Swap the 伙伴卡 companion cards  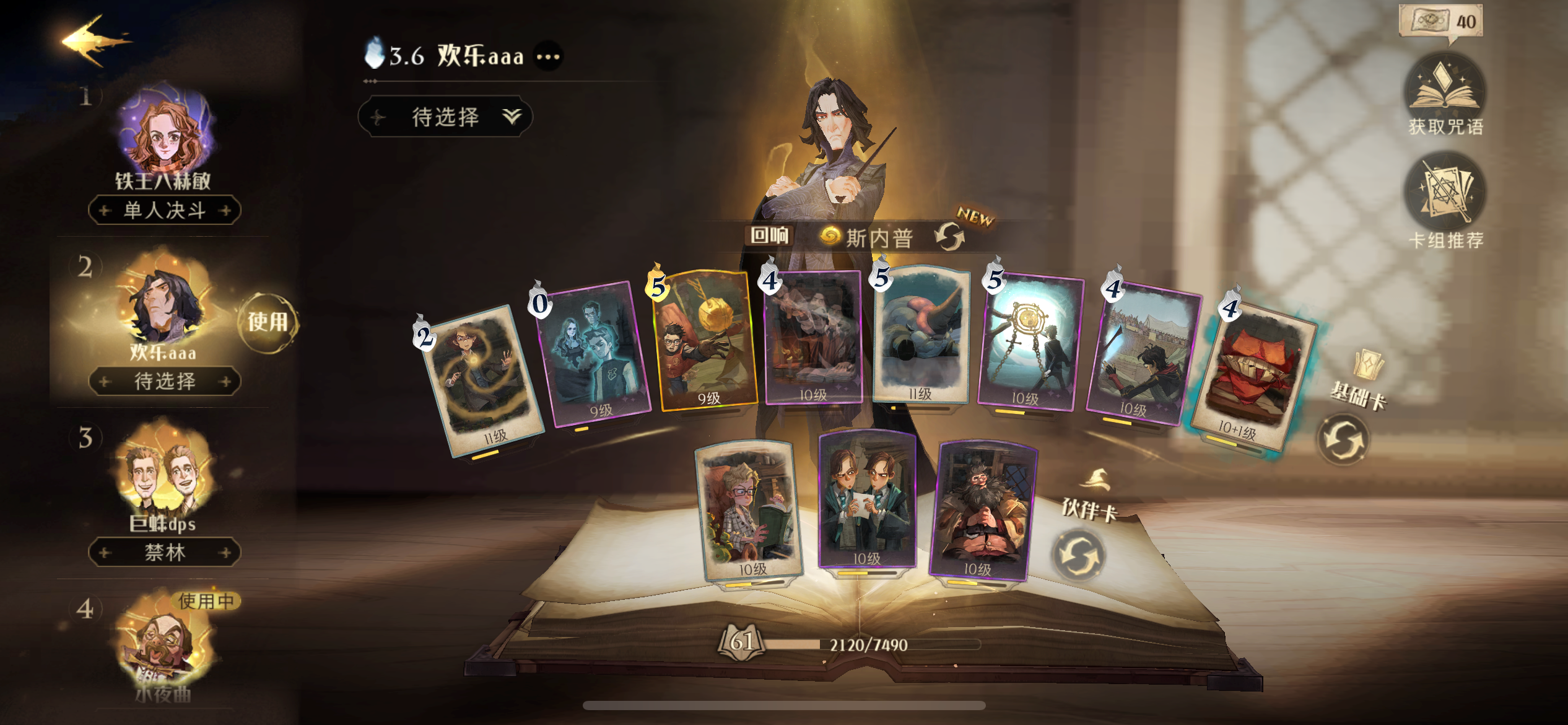(x=1078, y=555)
